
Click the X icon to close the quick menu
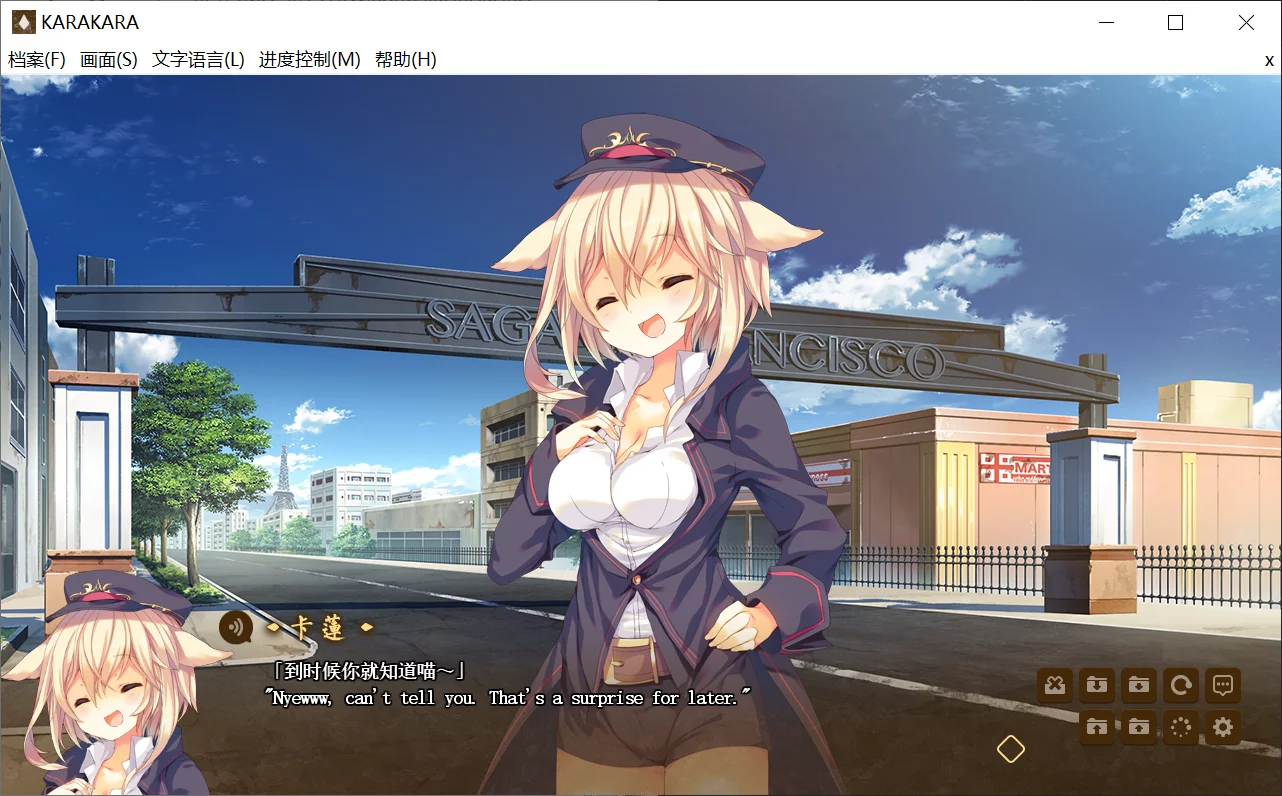tap(1054, 685)
